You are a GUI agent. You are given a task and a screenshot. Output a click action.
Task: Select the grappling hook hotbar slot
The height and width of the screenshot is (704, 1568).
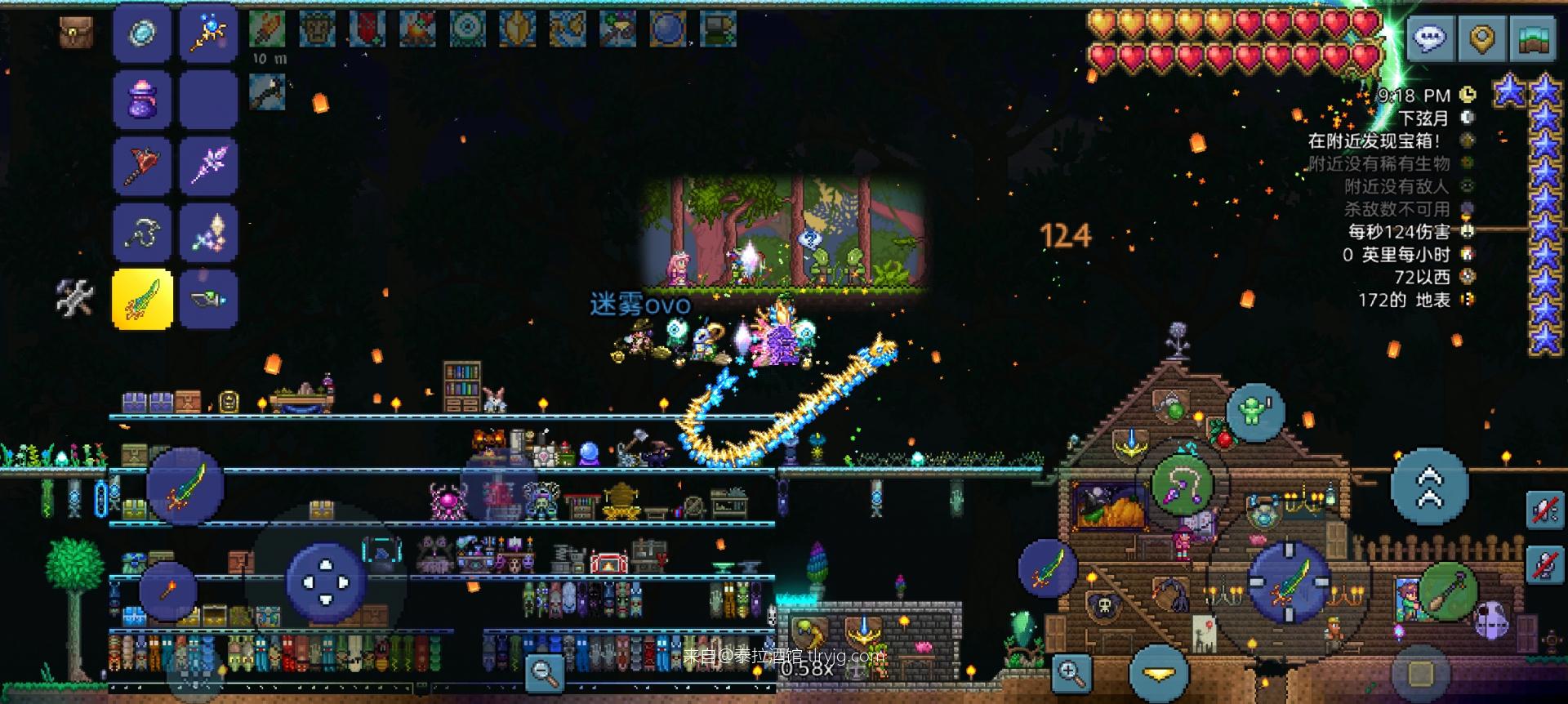pyautogui.click(x=142, y=233)
